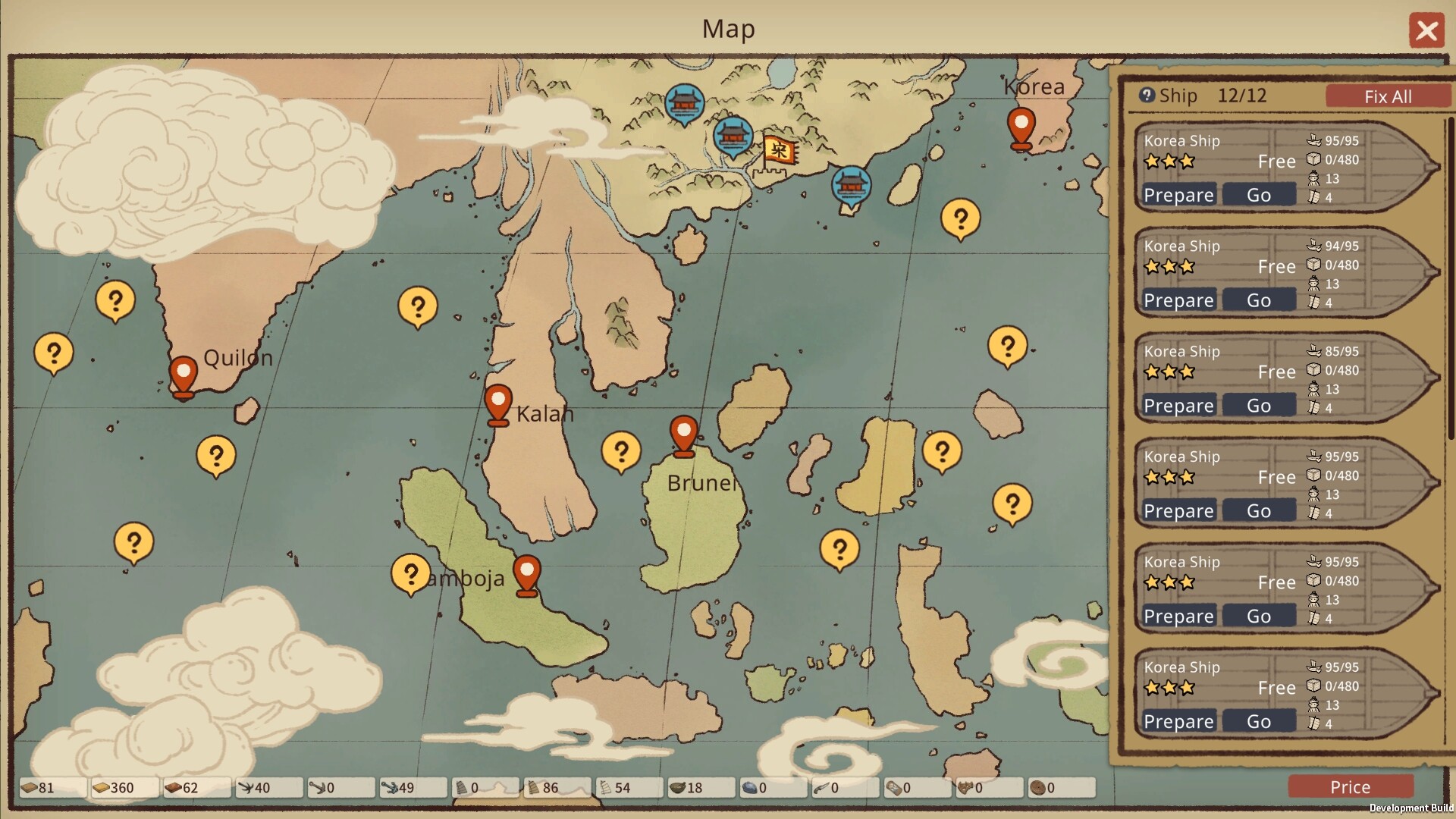Viewport: 1456px width, 819px height.
Task: Click the Fix All button
Action: pyautogui.click(x=1387, y=96)
